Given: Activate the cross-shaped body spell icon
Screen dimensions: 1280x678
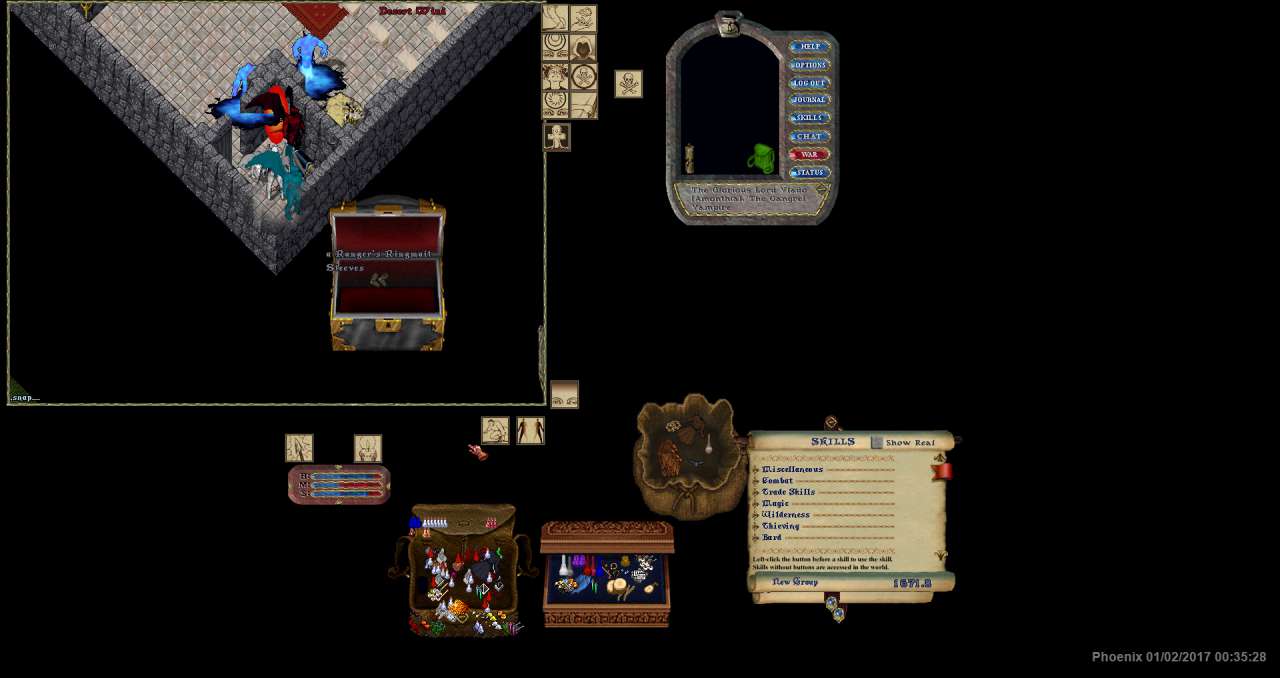Looking at the screenshot, I should tap(557, 136).
